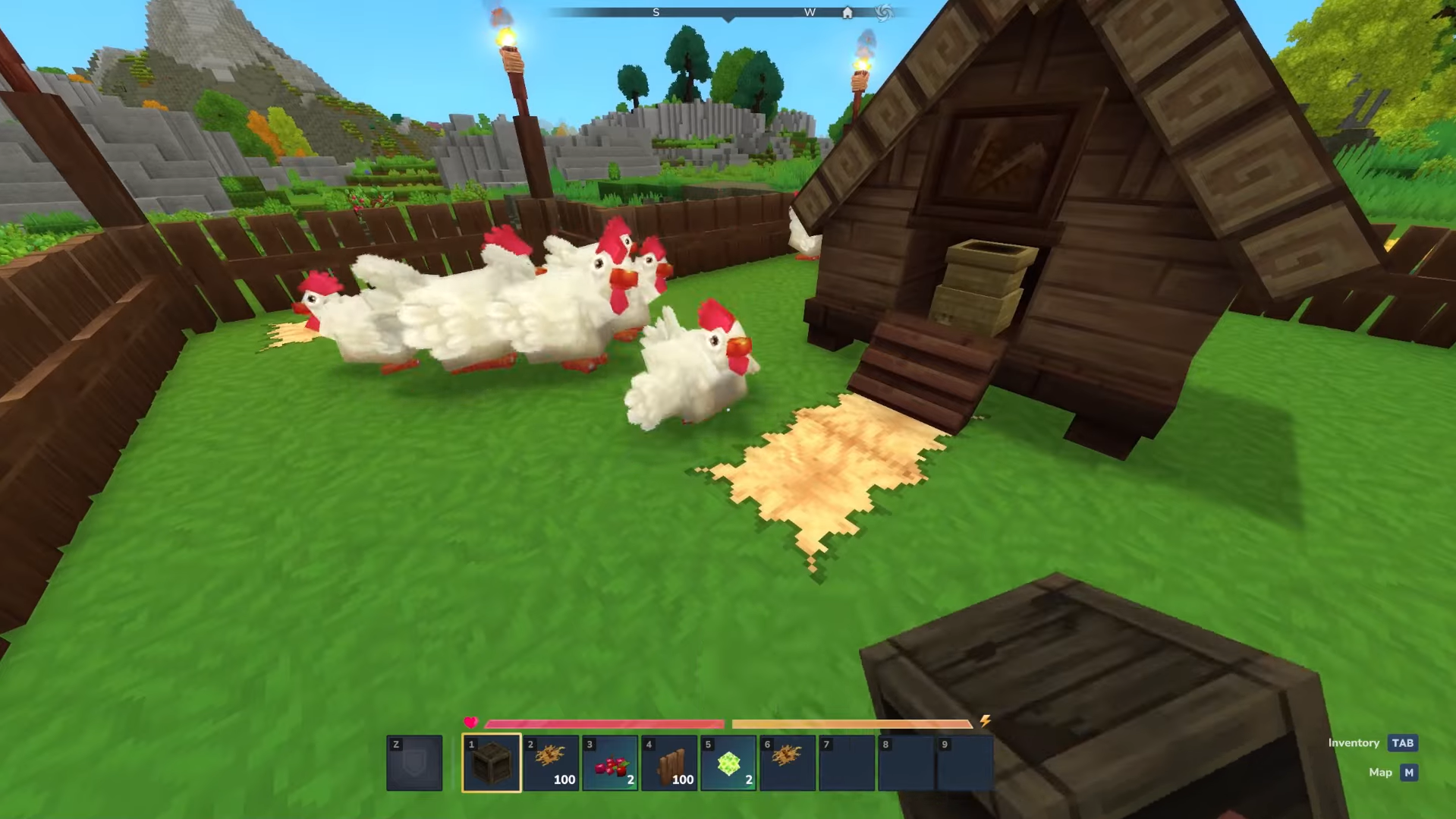The height and width of the screenshot is (819, 1456).
Task: Click the swirl portal icon on the compass bar
Action: [882, 12]
